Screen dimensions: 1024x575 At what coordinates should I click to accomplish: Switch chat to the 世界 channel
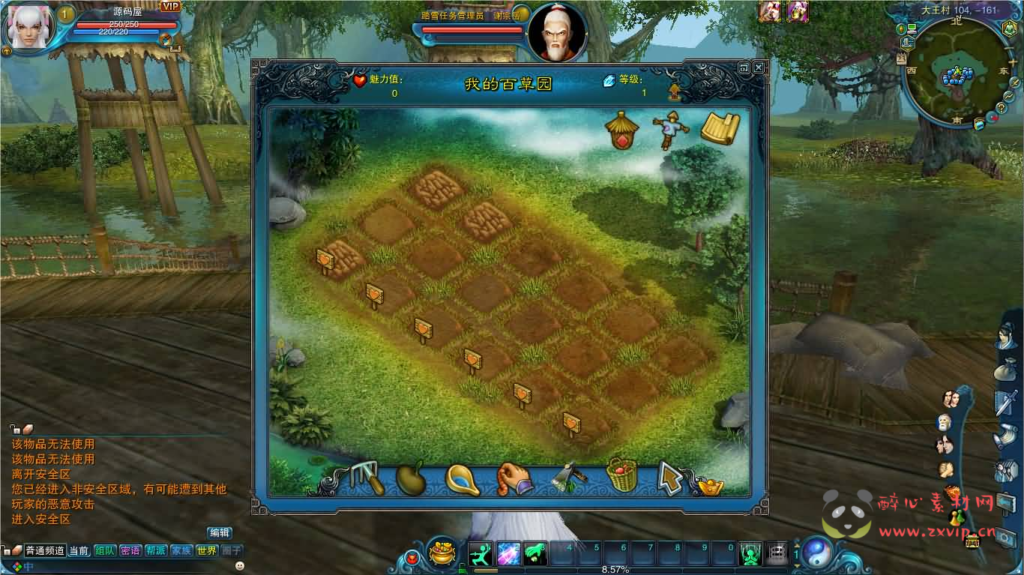[x=206, y=550]
